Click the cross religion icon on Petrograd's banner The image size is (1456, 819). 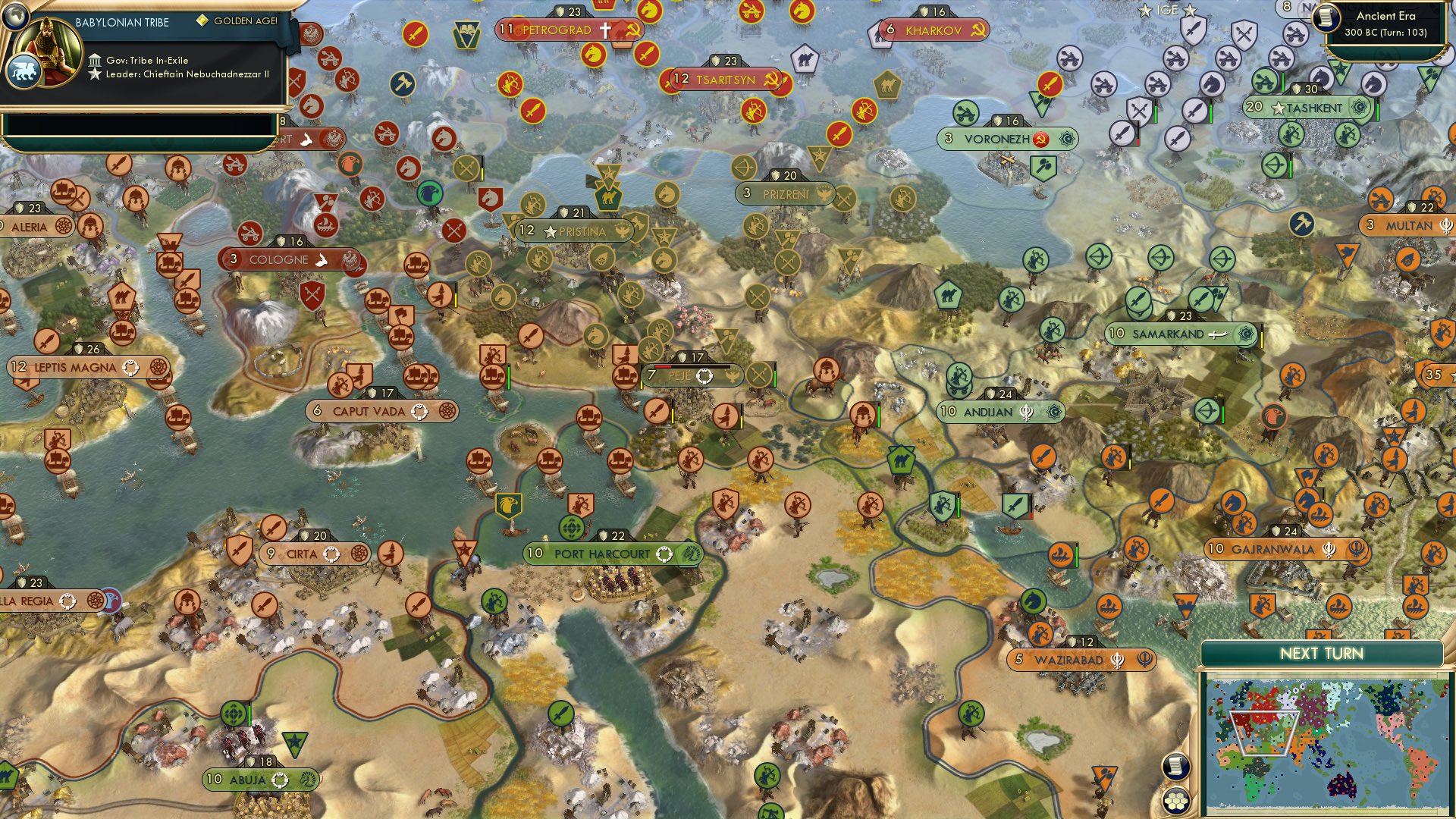[605, 31]
